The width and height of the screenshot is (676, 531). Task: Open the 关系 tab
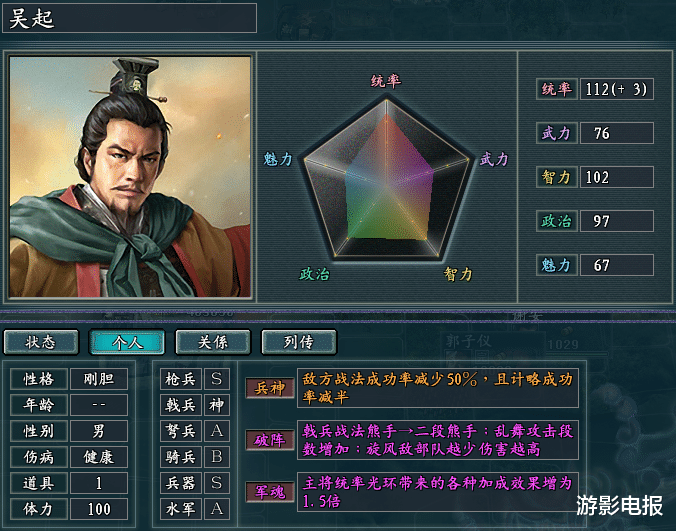tap(213, 342)
